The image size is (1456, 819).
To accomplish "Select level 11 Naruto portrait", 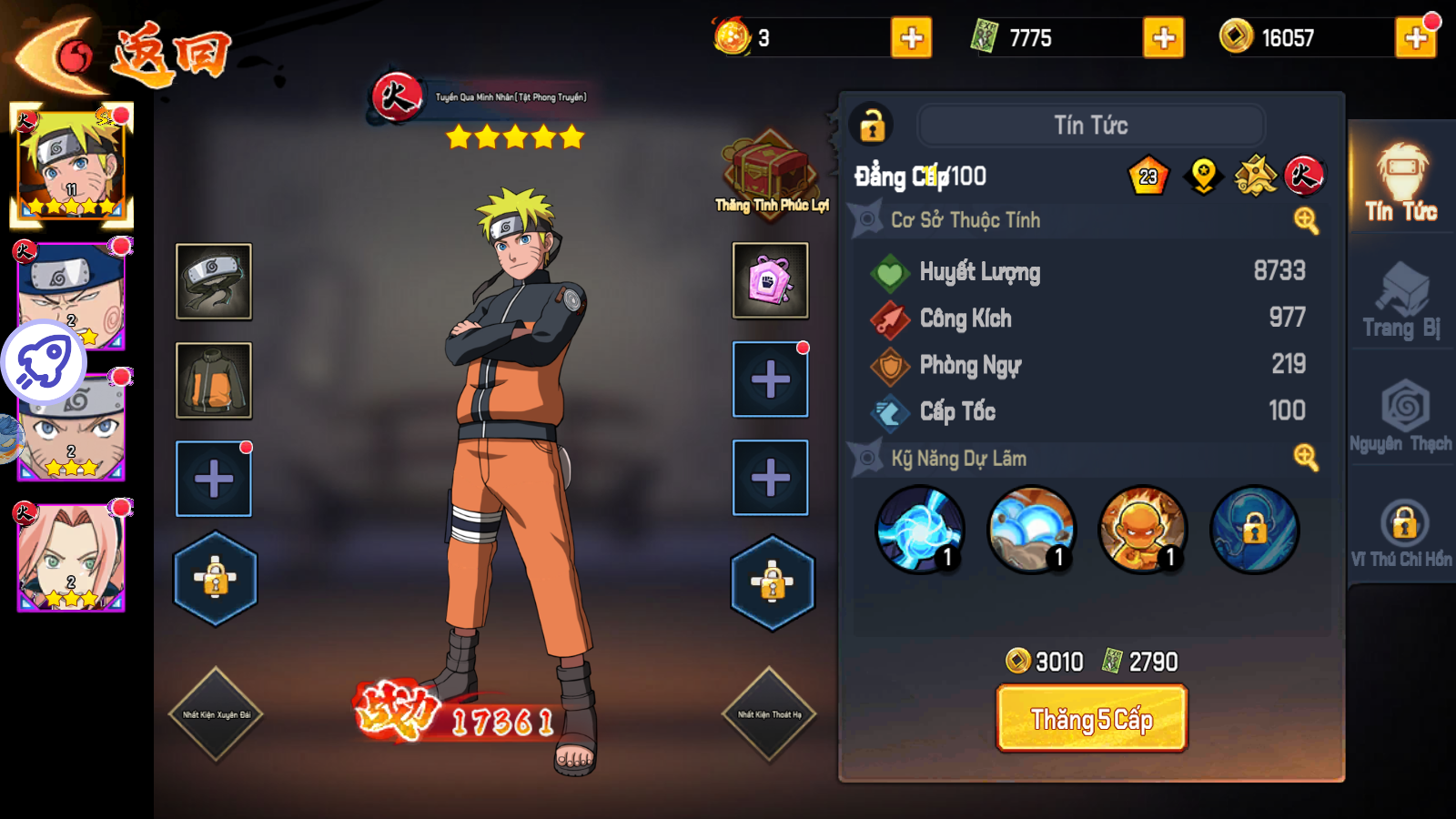I will tap(71, 165).
